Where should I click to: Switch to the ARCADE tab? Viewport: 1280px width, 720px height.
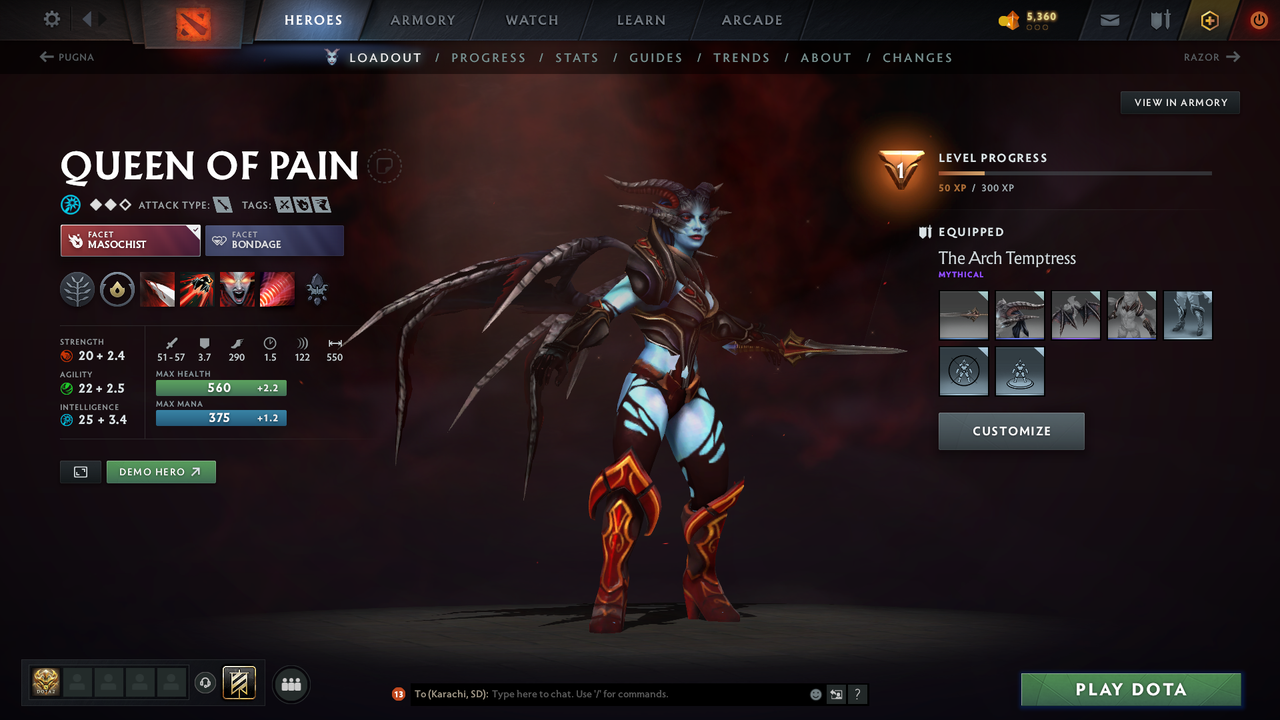click(x=751, y=20)
